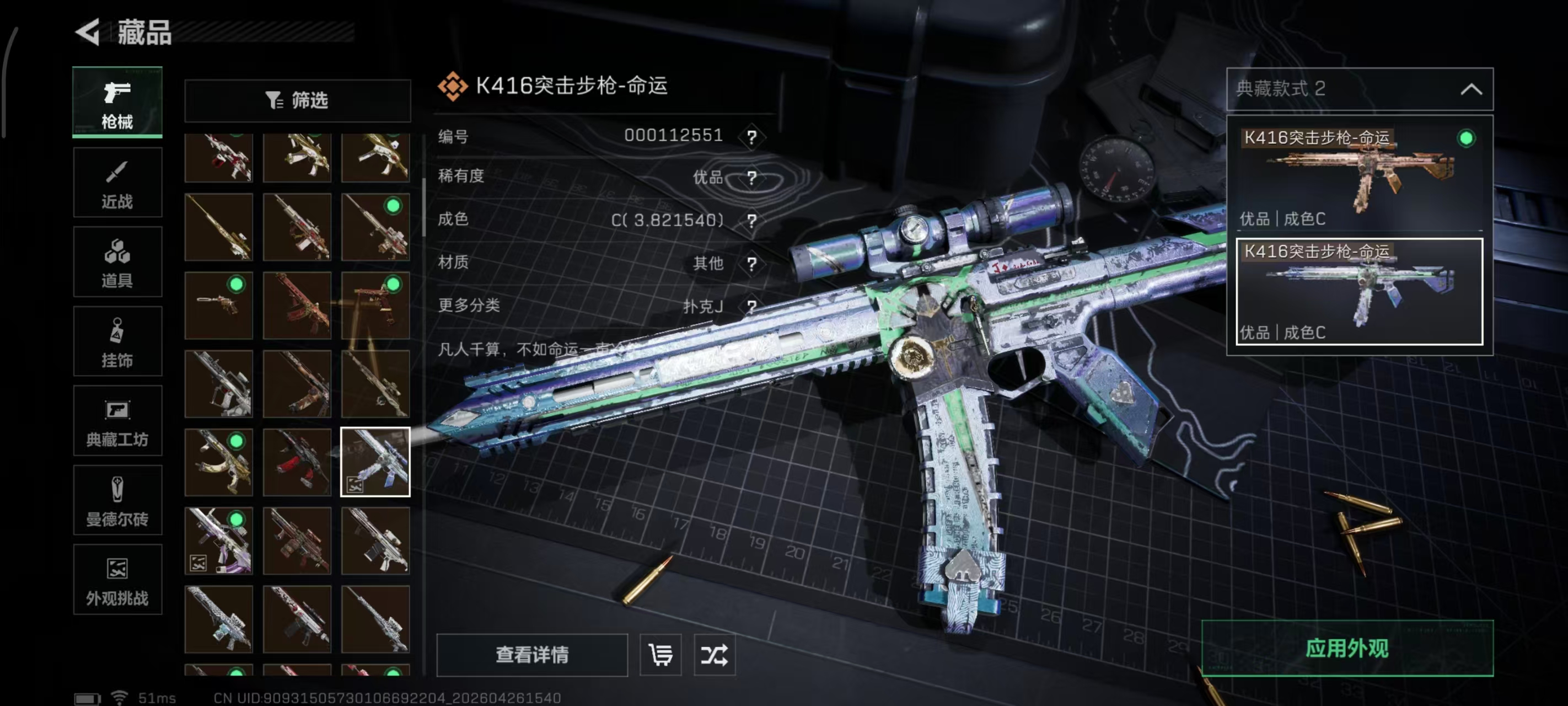Image resolution: width=1568 pixels, height=706 pixels.
Task: Open the 道具 items category
Action: [117, 262]
